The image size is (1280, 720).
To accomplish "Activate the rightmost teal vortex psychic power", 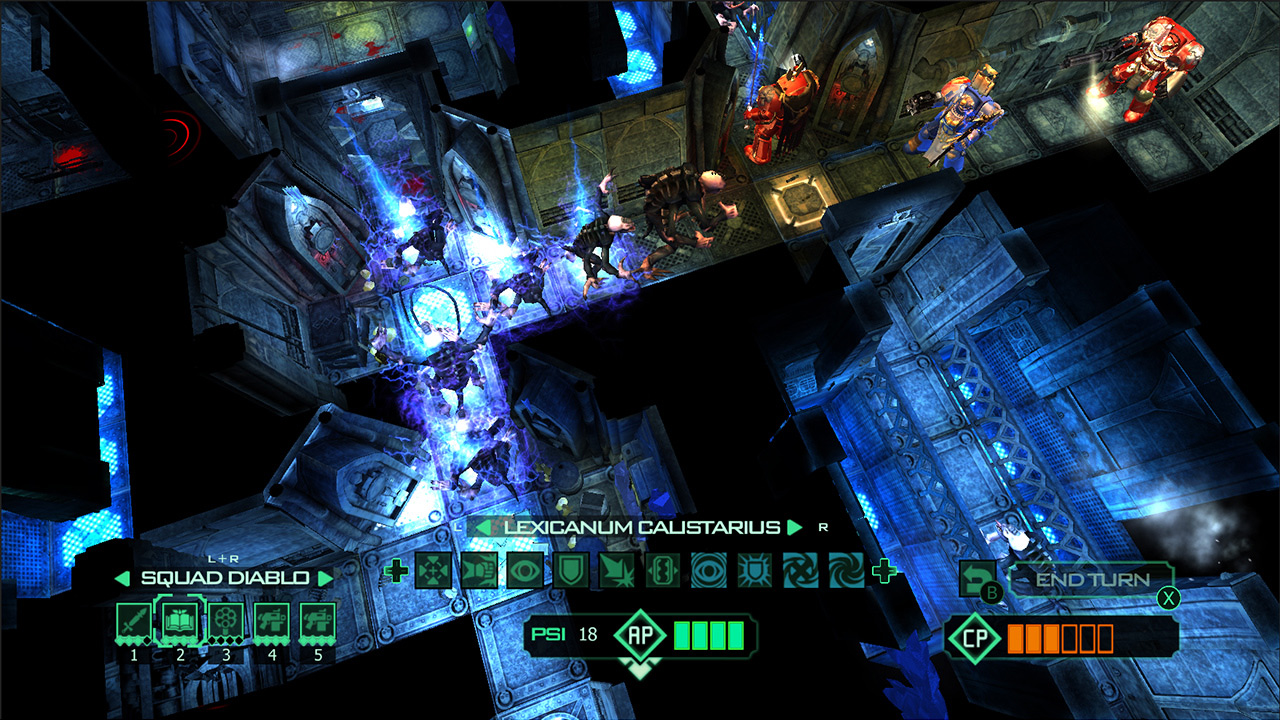I will (846, 570).
